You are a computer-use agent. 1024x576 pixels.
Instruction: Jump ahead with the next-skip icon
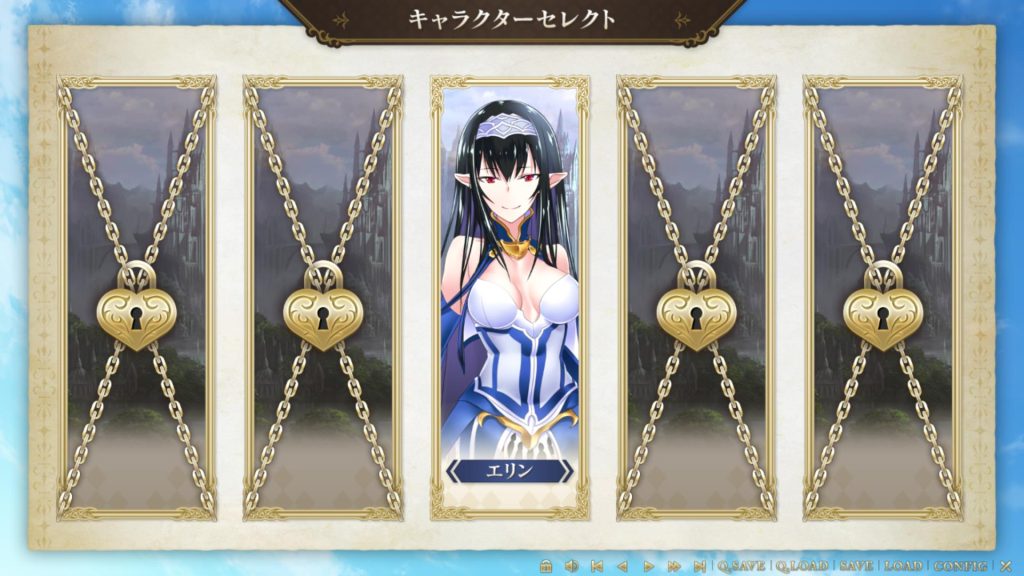tap(699, 566)
